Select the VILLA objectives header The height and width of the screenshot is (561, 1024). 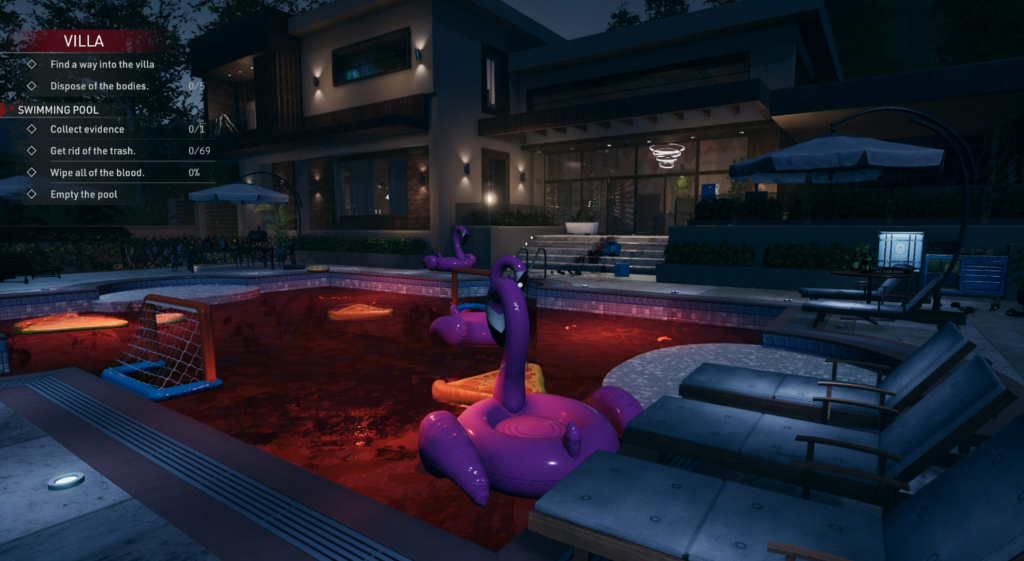point(83,41)
